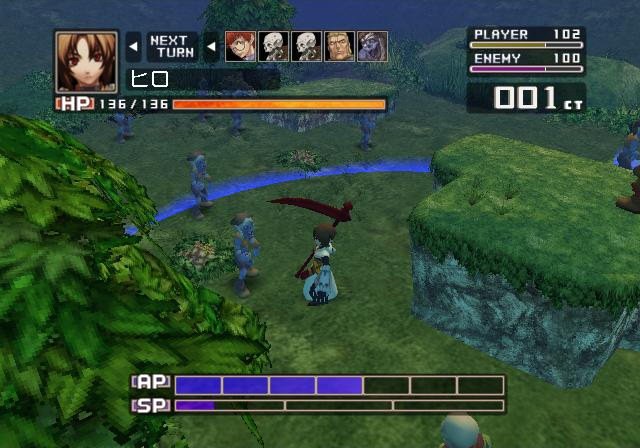Image resolution: width=640 pixels, height=448 pixels.
Task: Click the NEXT TURN label
Action: point(172,47)
